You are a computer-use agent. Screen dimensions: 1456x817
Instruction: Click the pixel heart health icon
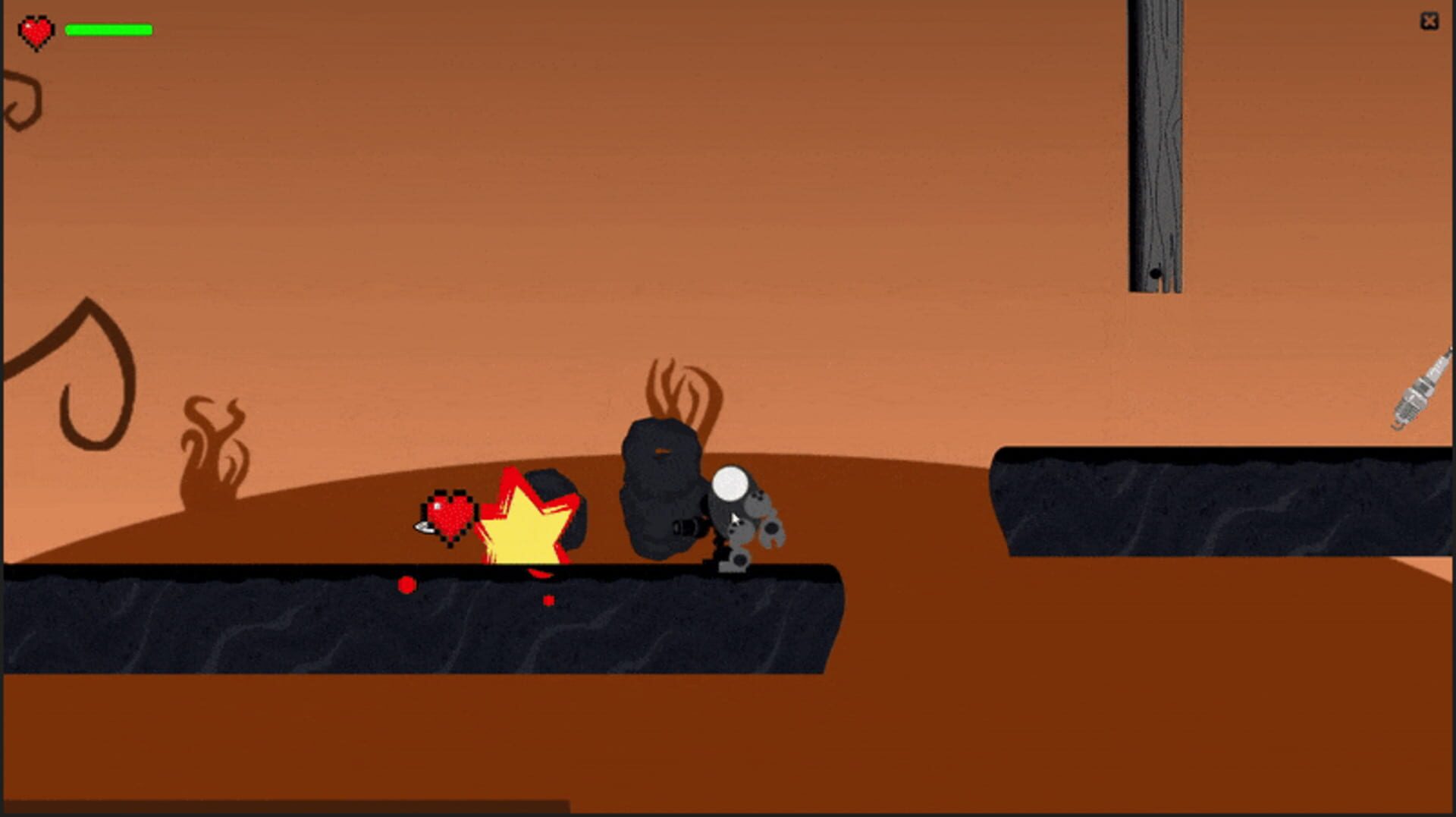tap(36, 30)
